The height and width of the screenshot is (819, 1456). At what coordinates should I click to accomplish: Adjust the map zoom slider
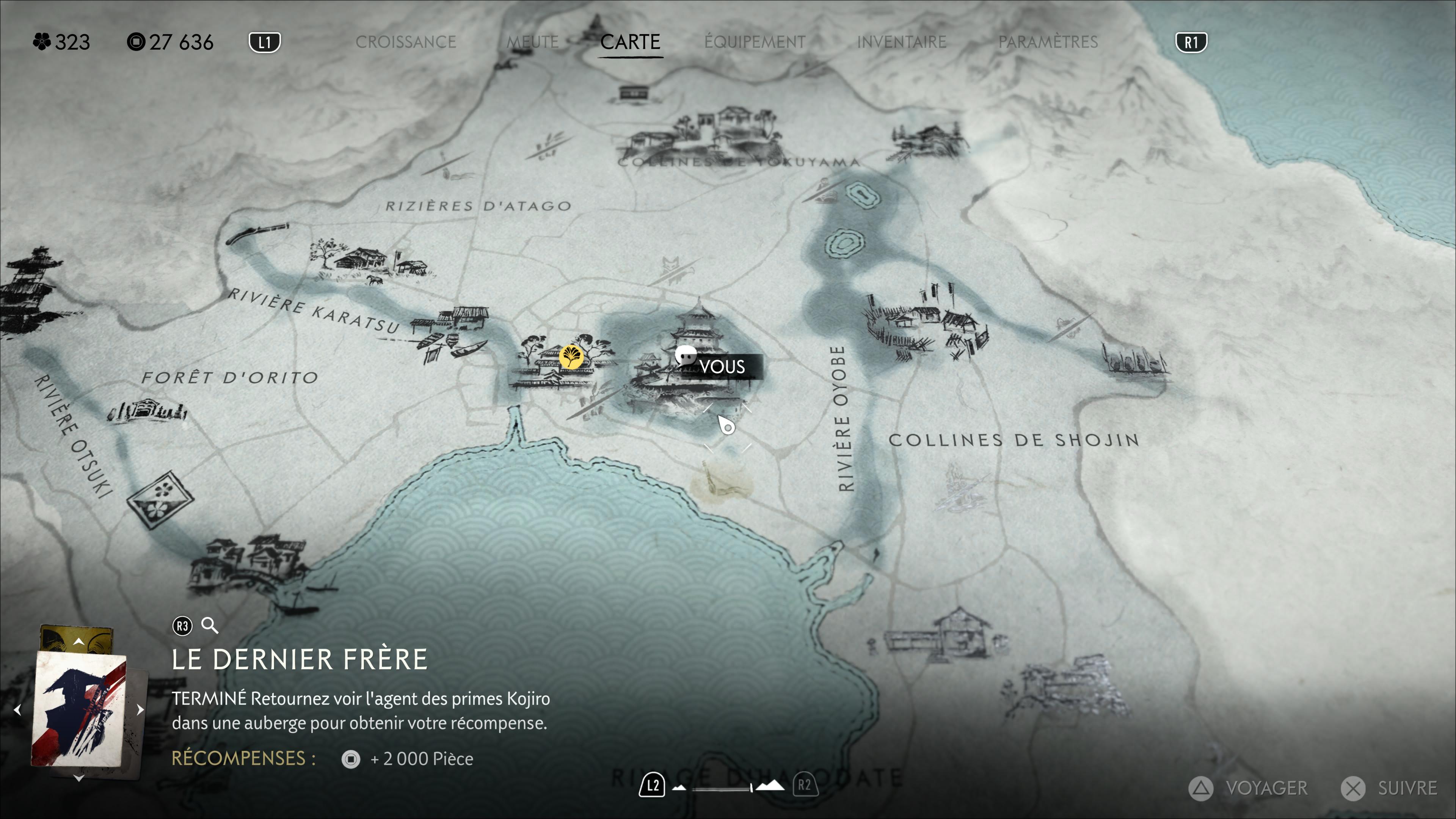click(x=751, y=788)
